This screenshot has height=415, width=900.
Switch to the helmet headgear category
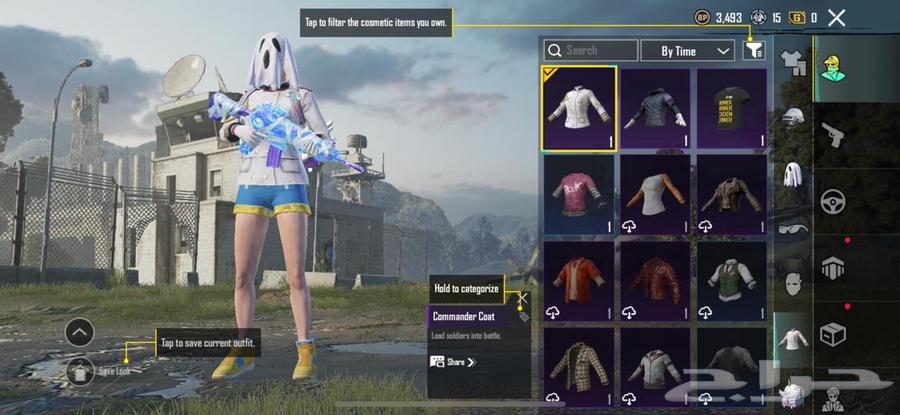tap(793, 118)
